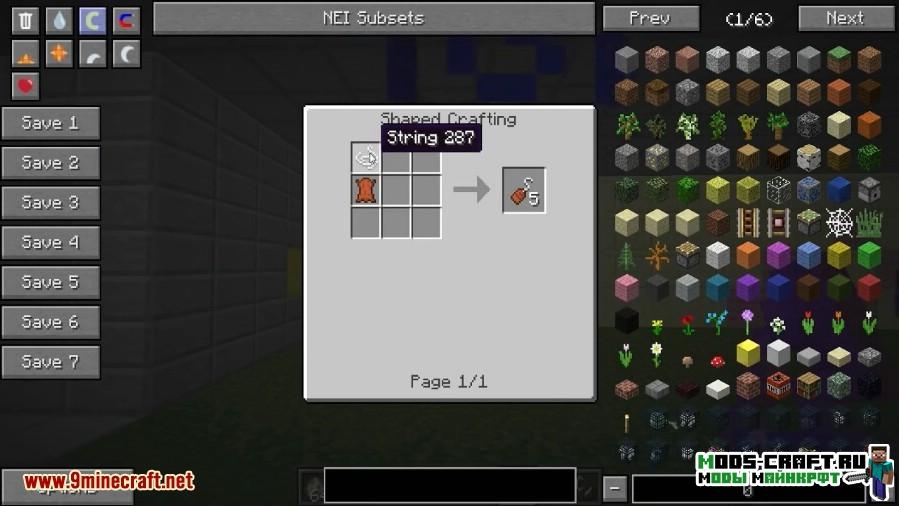Toggle creative mode with the green C icon

[x=92, y=19]
